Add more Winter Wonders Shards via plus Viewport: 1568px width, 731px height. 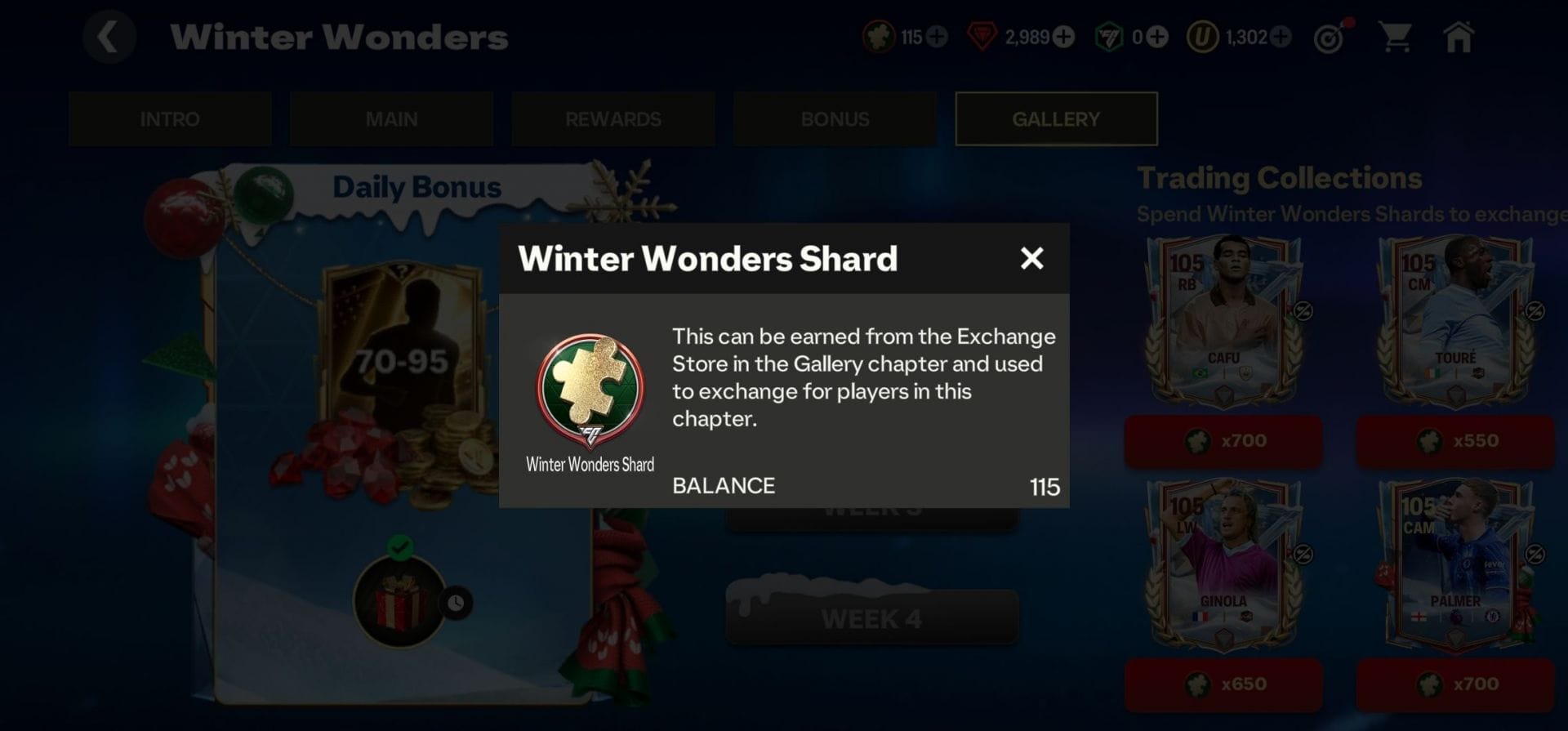(x=938, y=37)
